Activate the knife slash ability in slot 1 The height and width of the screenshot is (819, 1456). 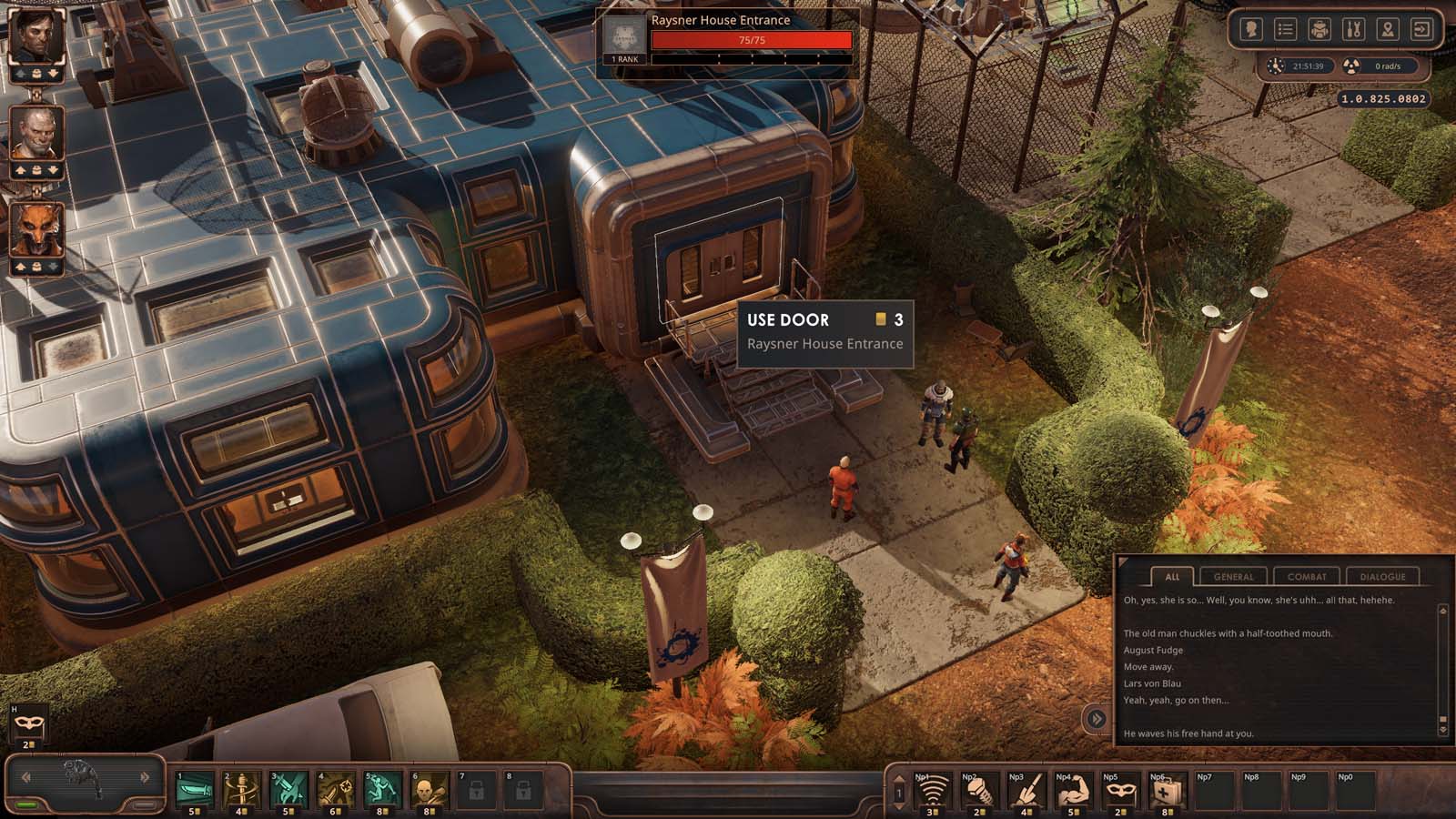(195, 790)
